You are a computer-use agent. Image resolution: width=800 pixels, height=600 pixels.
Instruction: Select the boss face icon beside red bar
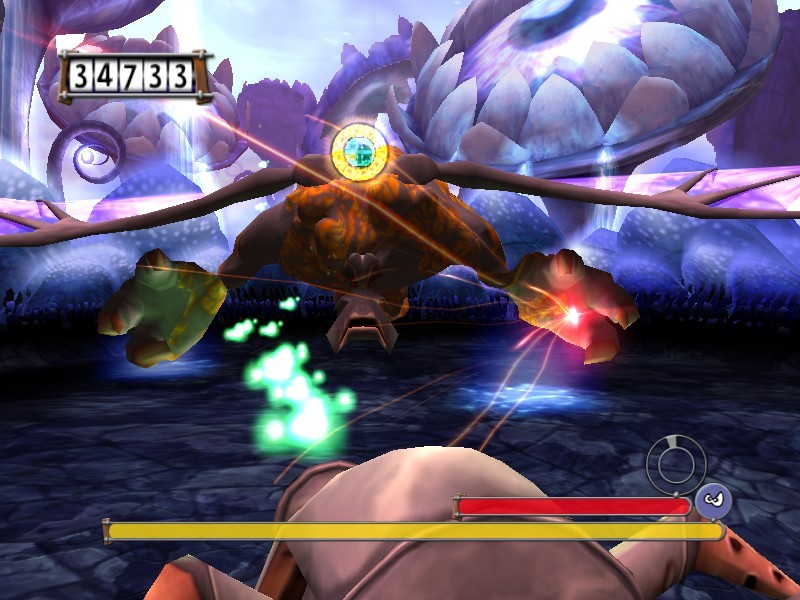pyautogui.click(x=713, y=499)
